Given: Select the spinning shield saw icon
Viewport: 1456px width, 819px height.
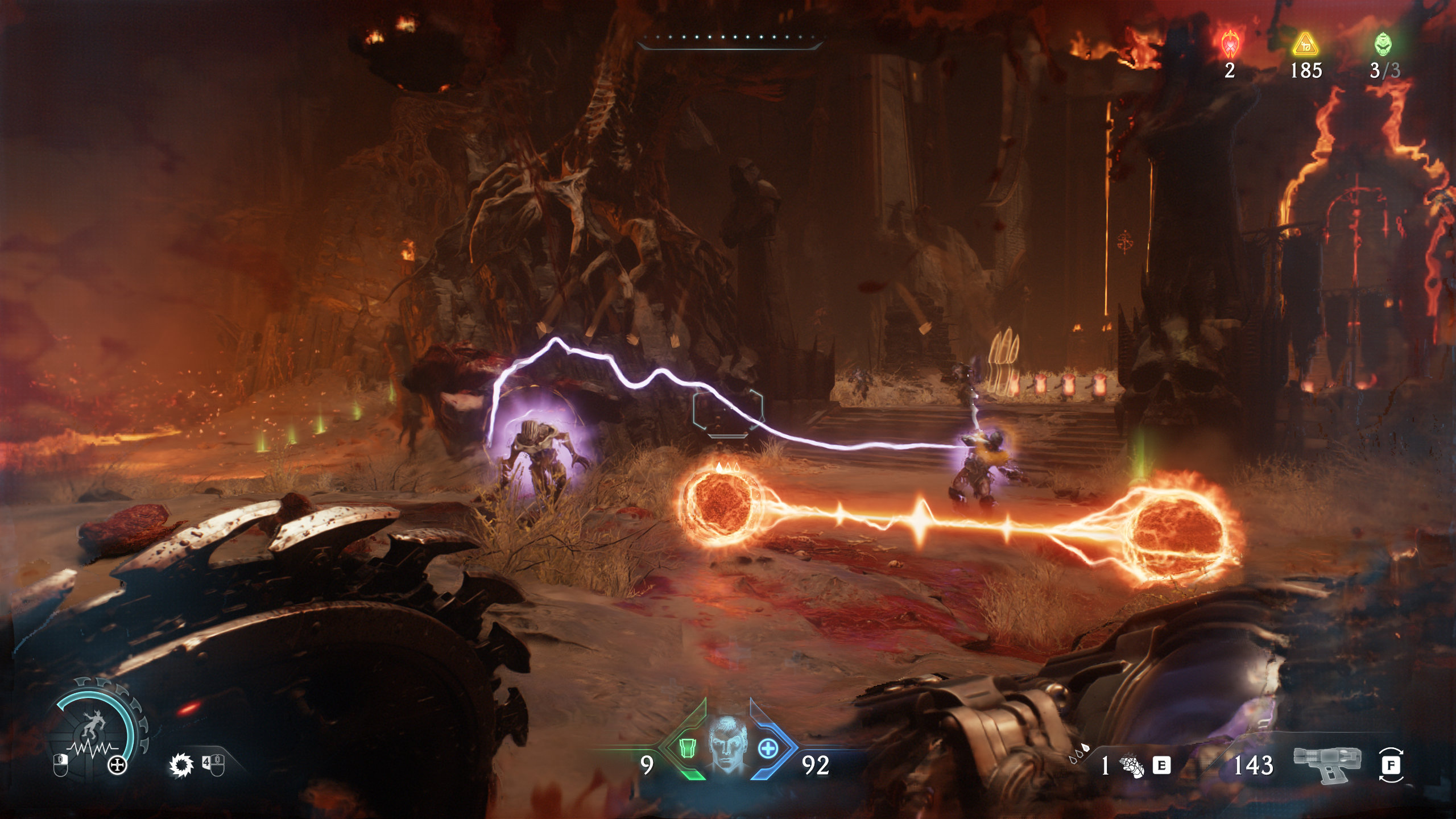Looking at the screenshot, I should (x=181, y=765).
